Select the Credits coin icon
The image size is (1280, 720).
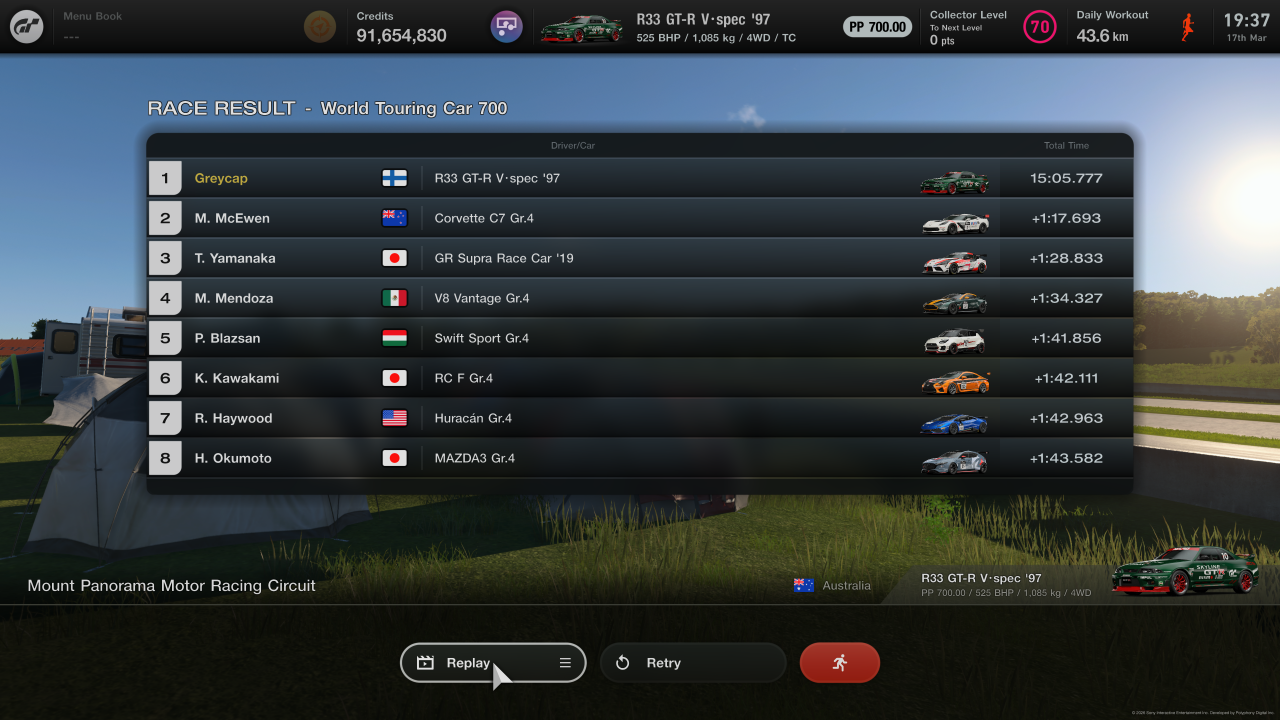pyautogui.click(x=319, y=26)
